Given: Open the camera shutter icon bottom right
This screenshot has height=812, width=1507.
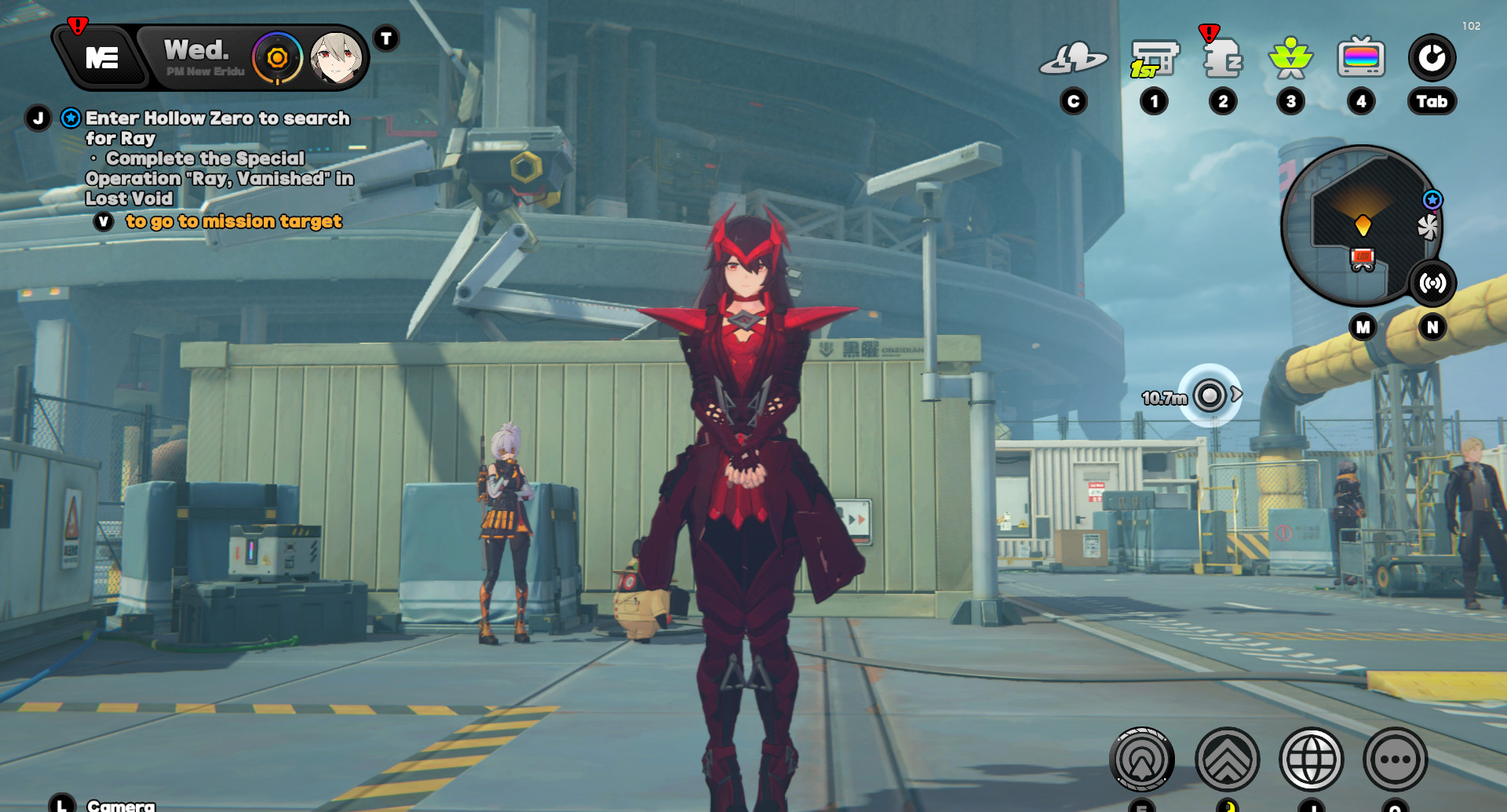Looking at the screenshot, I should click(x=1143, y=759).
